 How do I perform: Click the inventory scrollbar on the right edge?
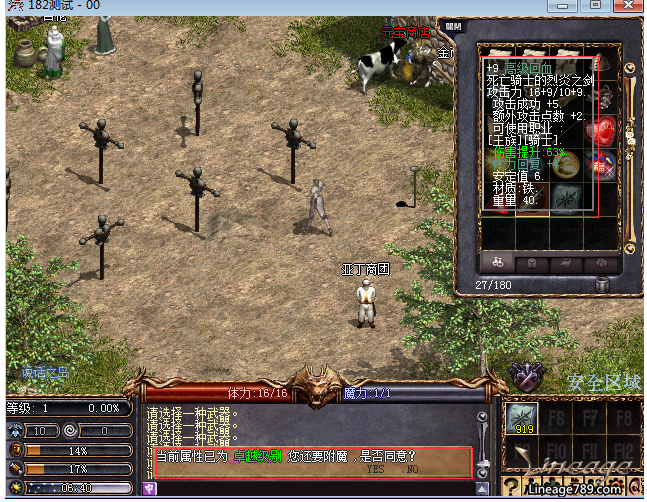(631, 150)
